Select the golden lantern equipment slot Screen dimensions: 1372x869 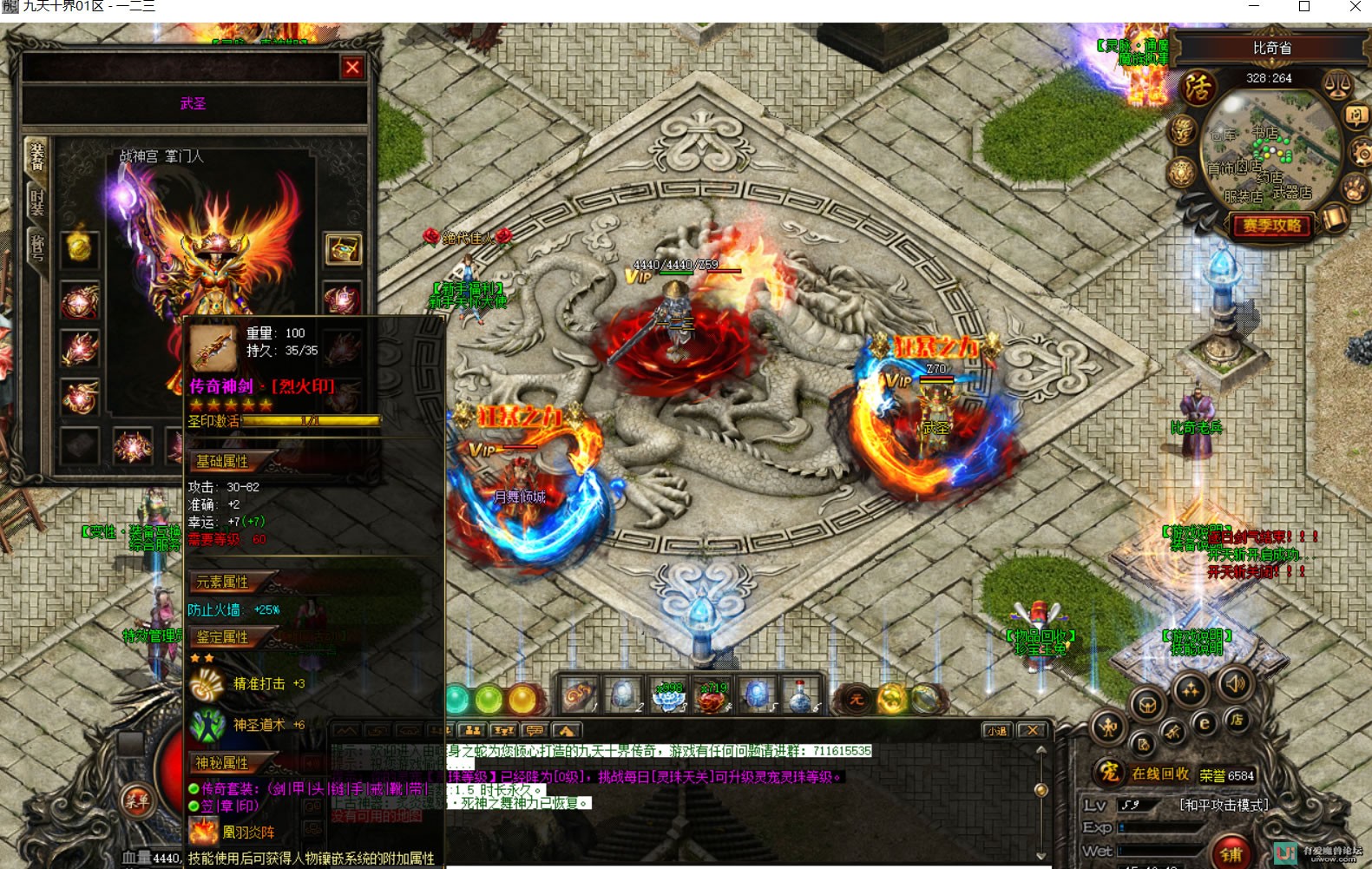[79, 247]
